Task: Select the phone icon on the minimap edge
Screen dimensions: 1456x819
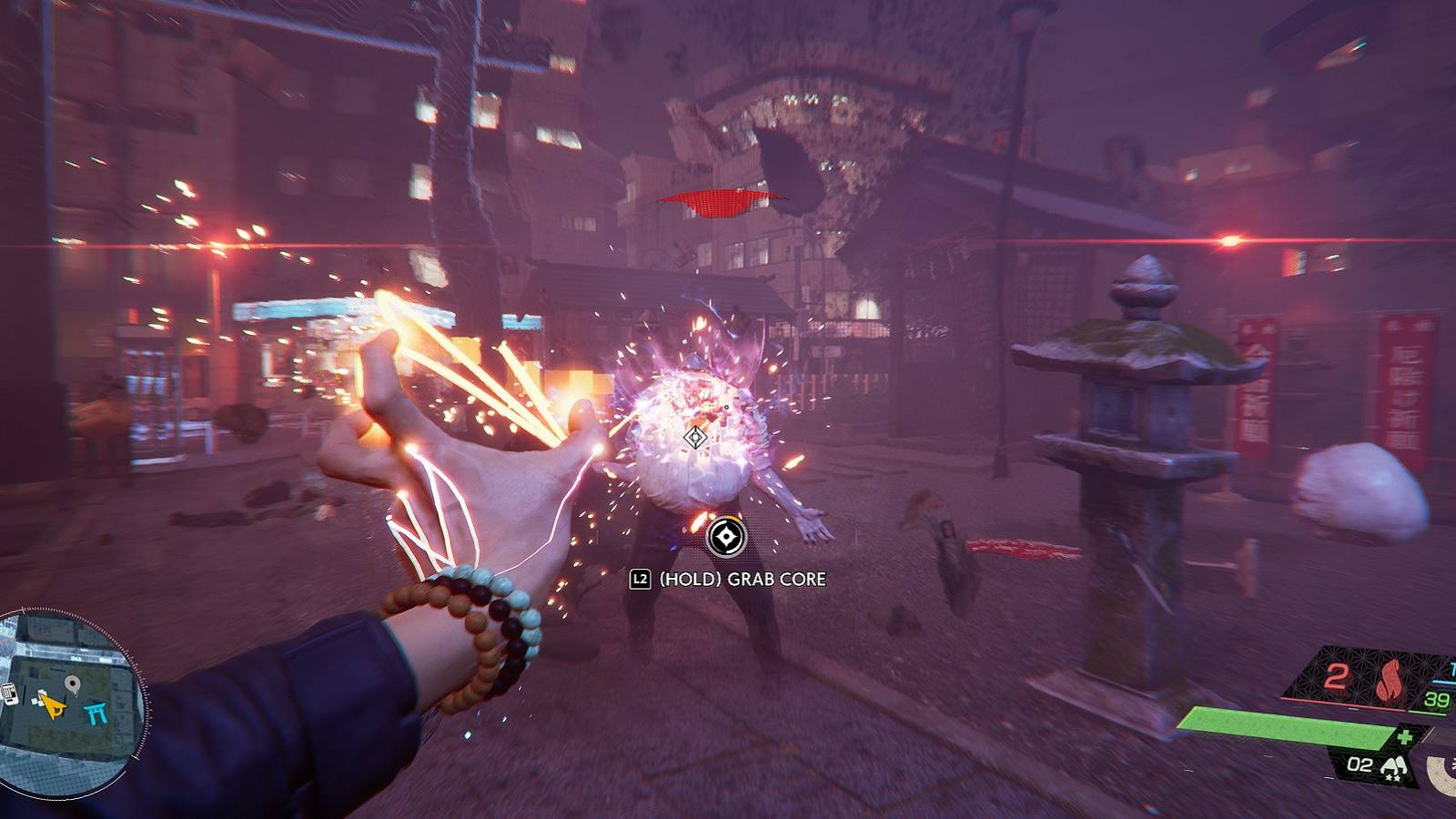Action: click(9, 693)
